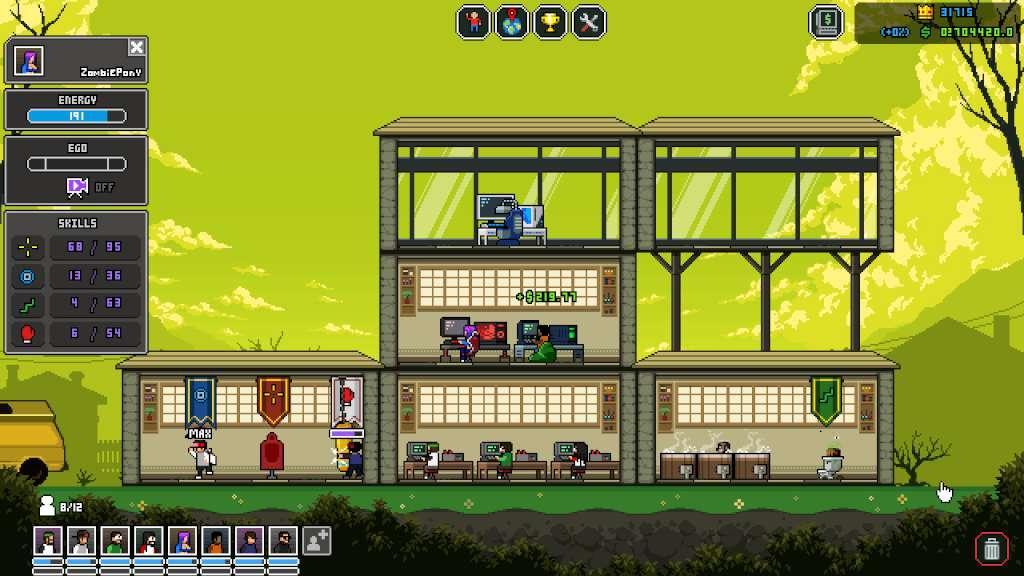The image size is (1024, 576).
Task: Click the blue target skill icon
Action: pos(27,276)
